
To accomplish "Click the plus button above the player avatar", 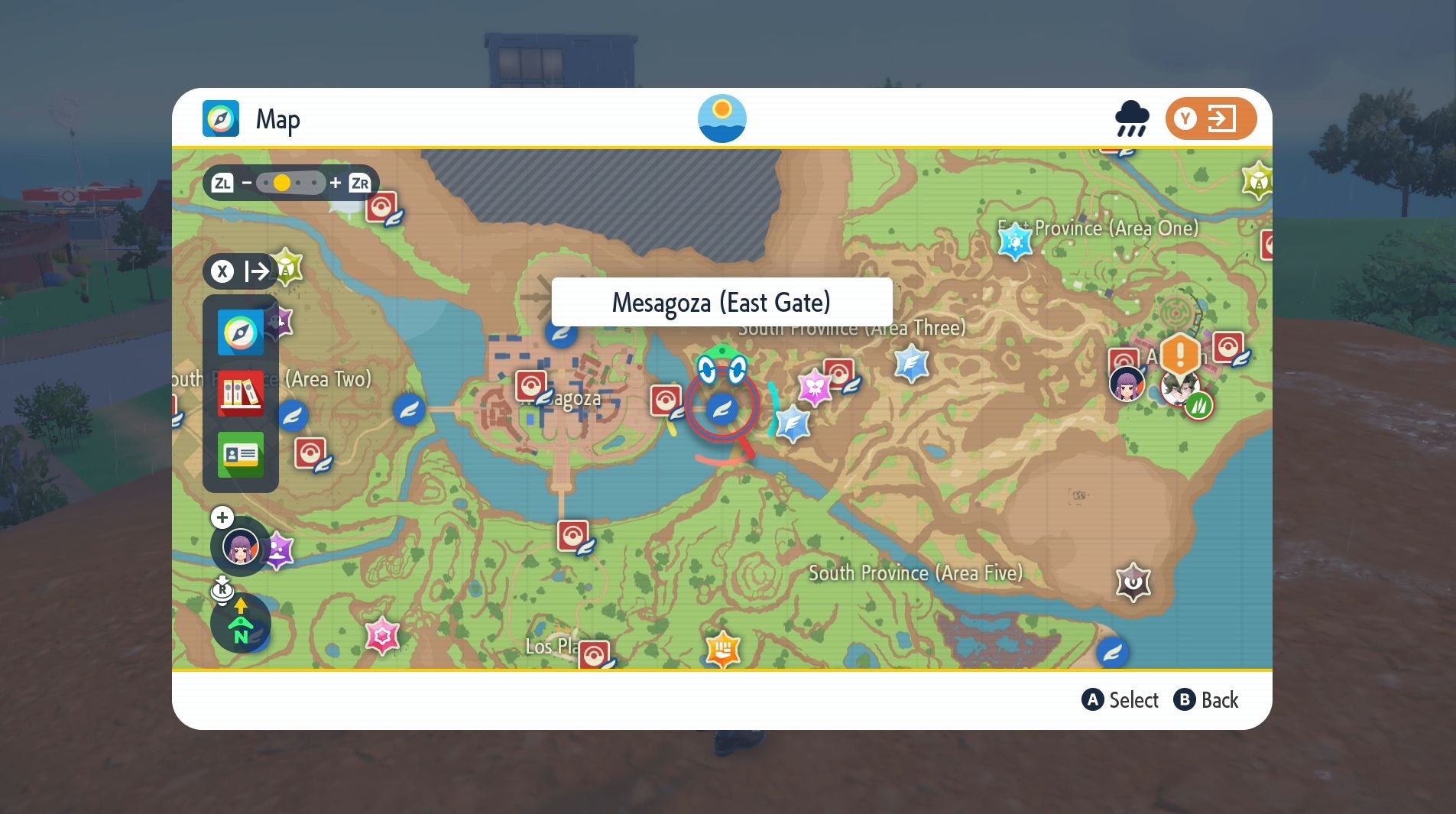I will 221,517.
